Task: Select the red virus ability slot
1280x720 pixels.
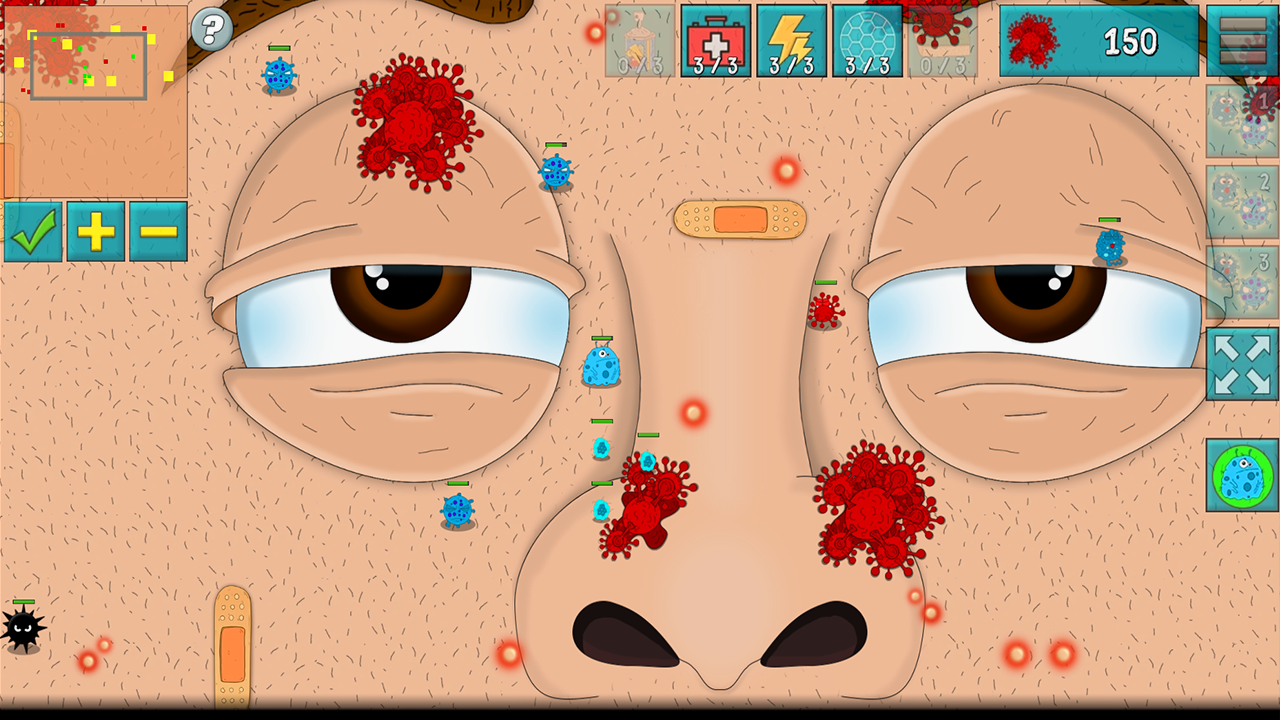Action: (x=941, y=42)
